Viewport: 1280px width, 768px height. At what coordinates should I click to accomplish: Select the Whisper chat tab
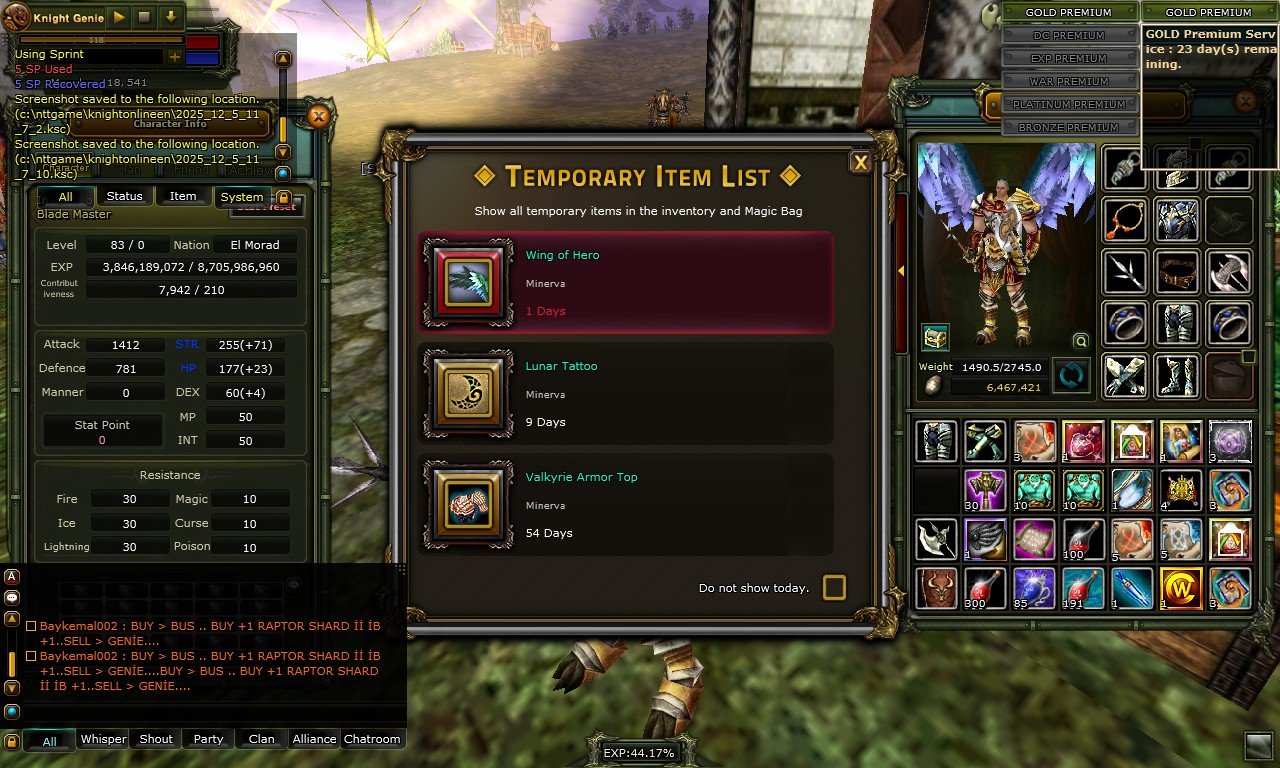[x=102, y=739]
